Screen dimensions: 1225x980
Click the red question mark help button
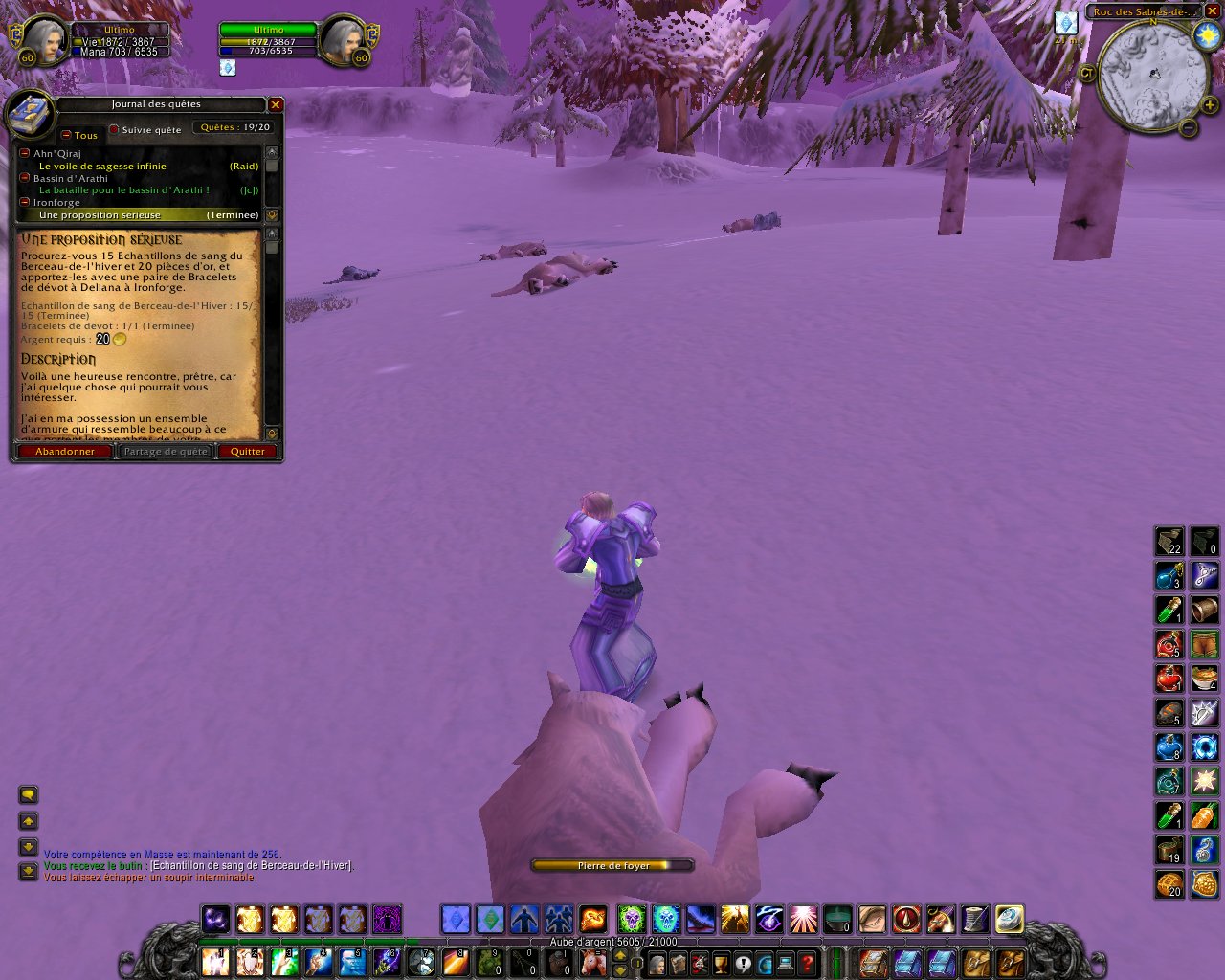pyautogui.click(x=808, y=962)
